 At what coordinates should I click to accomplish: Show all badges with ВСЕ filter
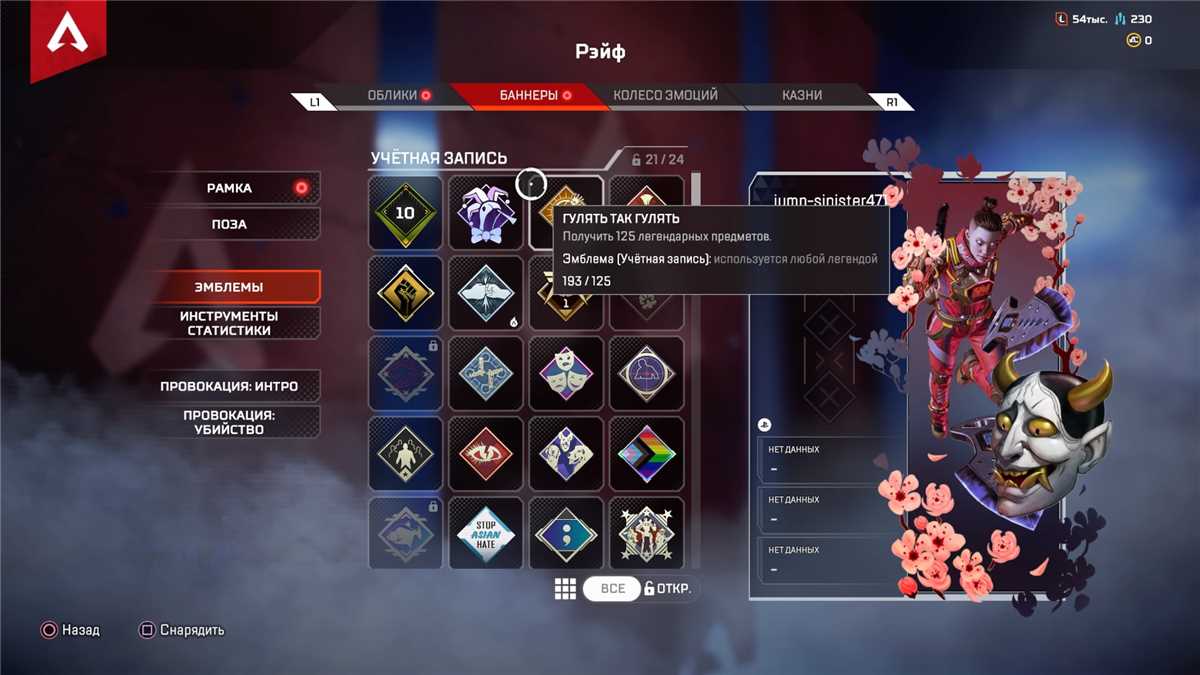[612, 588]
